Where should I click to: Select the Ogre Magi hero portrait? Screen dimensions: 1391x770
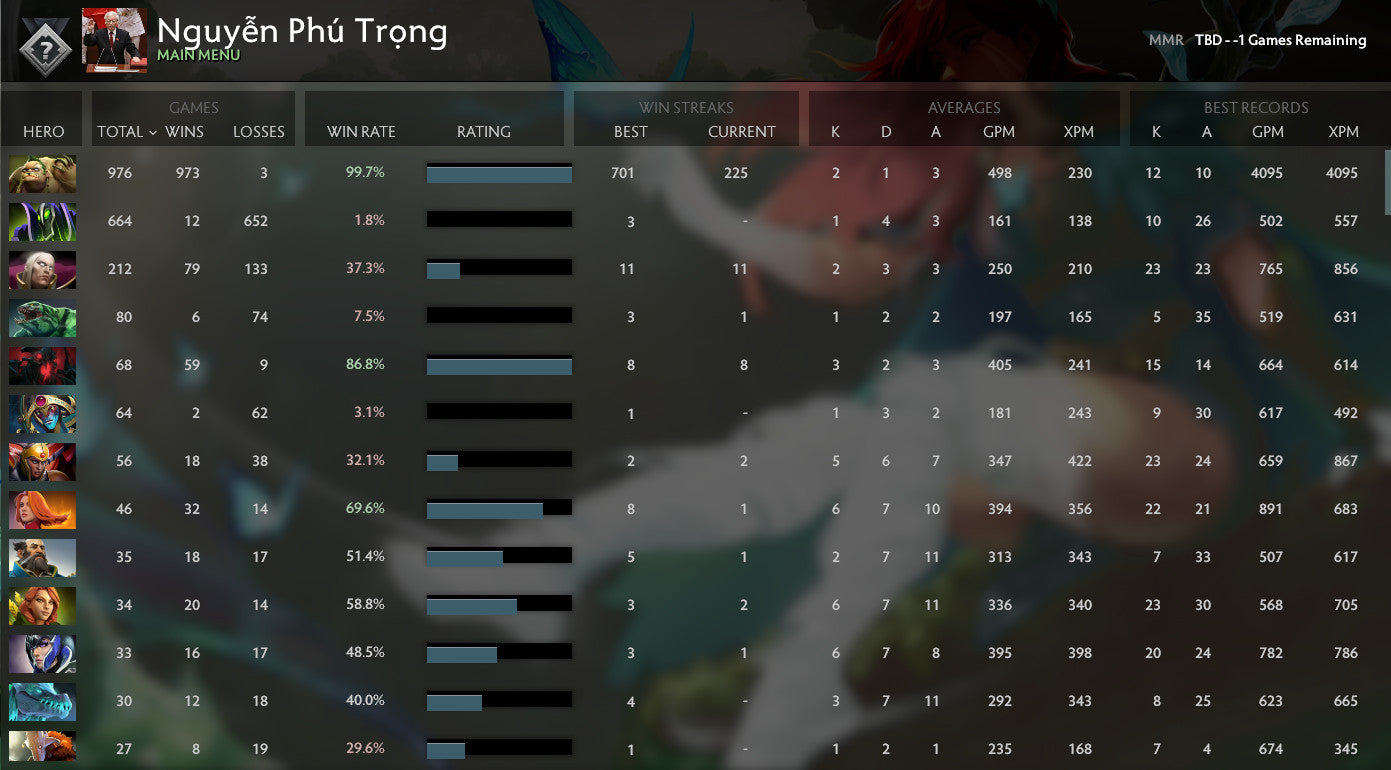[42, 173]
